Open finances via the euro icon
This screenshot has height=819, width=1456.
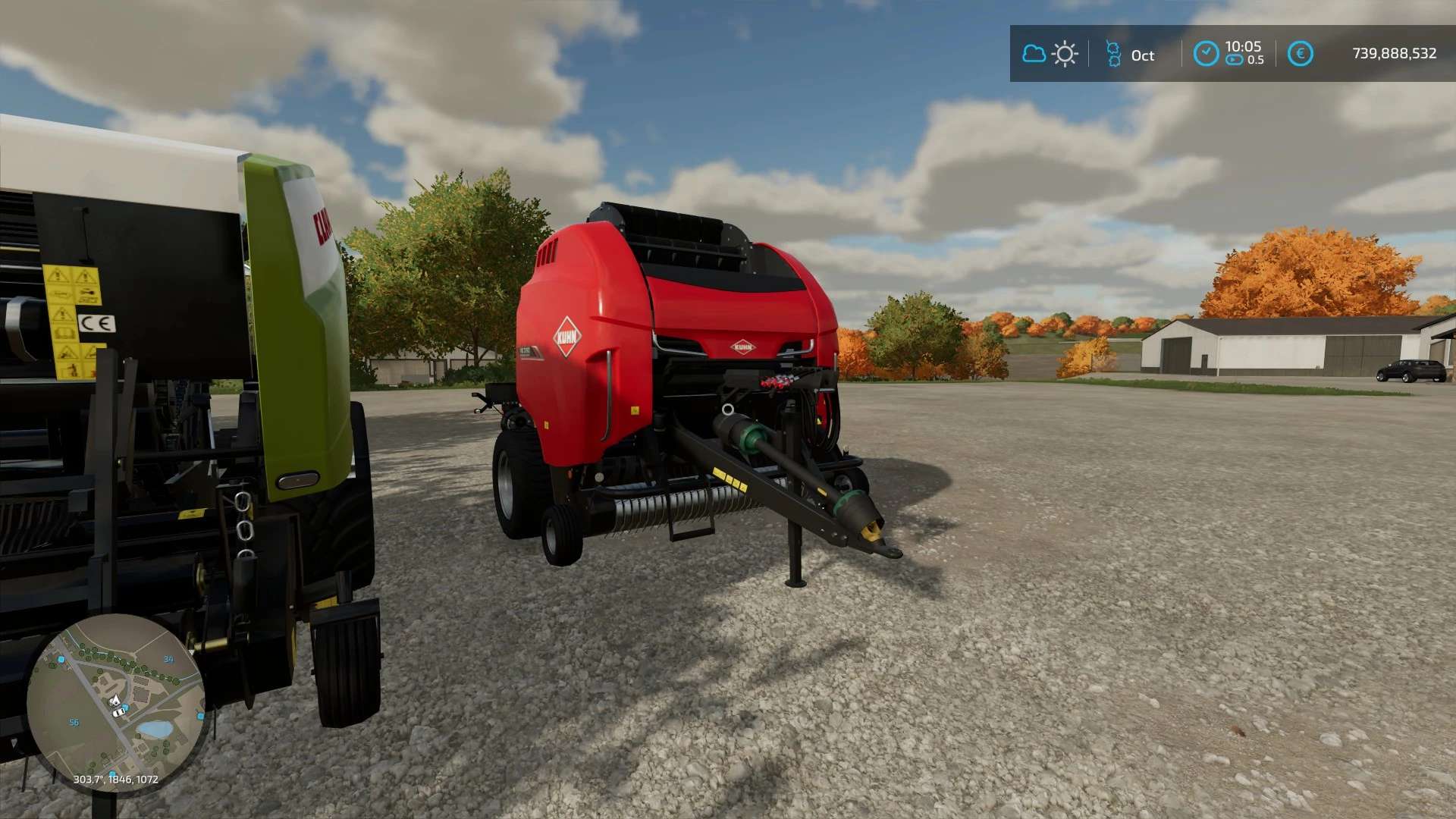[1300, 54]
